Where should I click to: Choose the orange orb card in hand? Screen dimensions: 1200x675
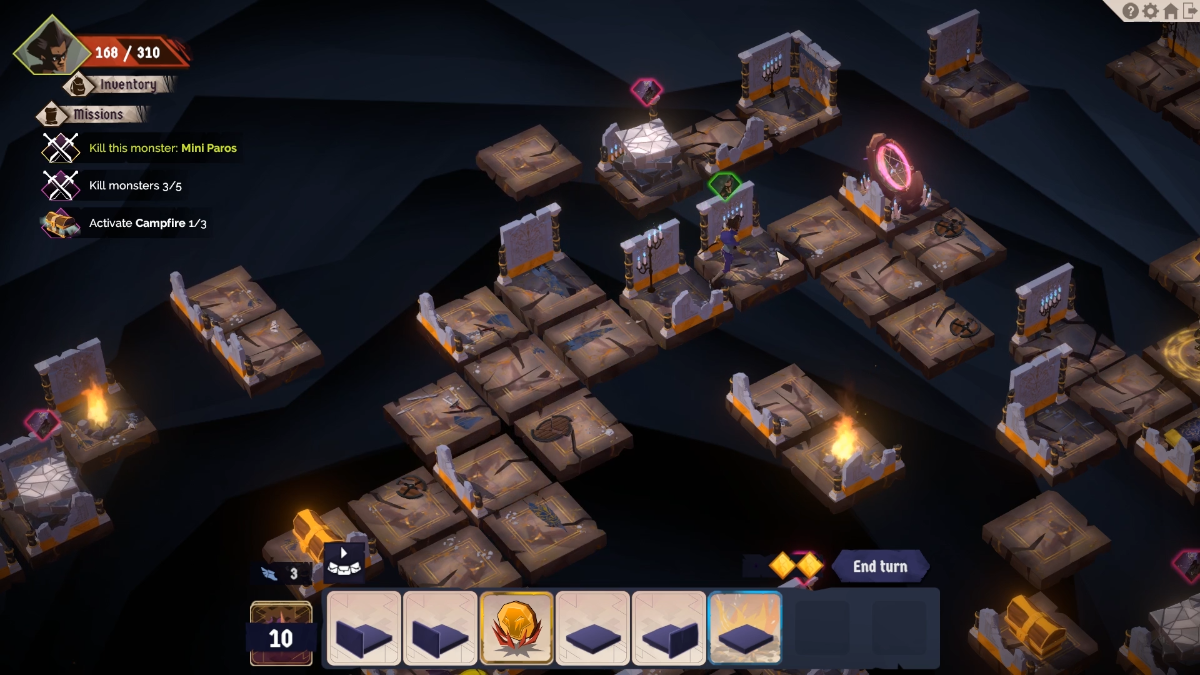coord(517,629)
